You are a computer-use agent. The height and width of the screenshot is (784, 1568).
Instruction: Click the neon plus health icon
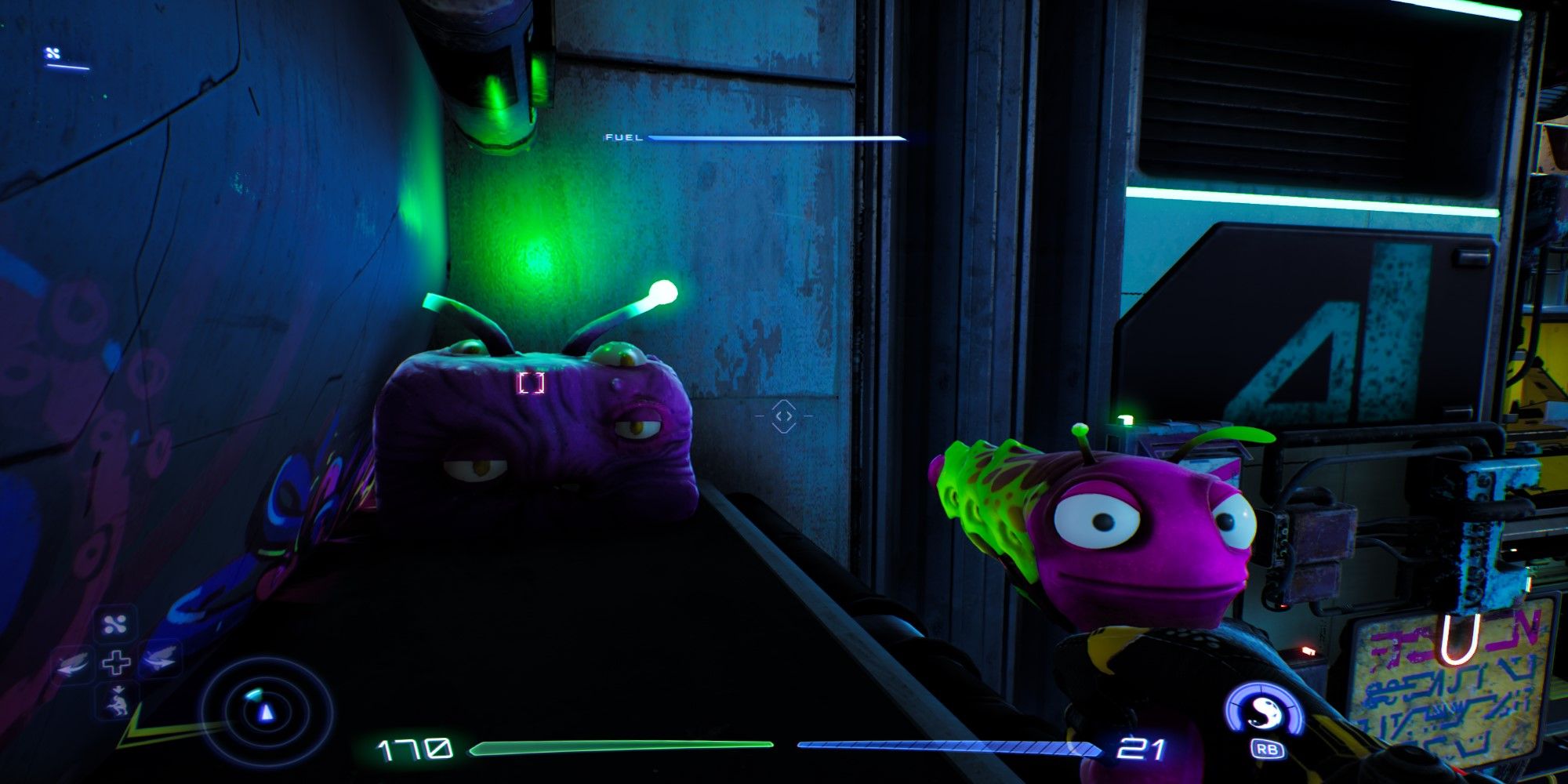[x=117, y=662]
